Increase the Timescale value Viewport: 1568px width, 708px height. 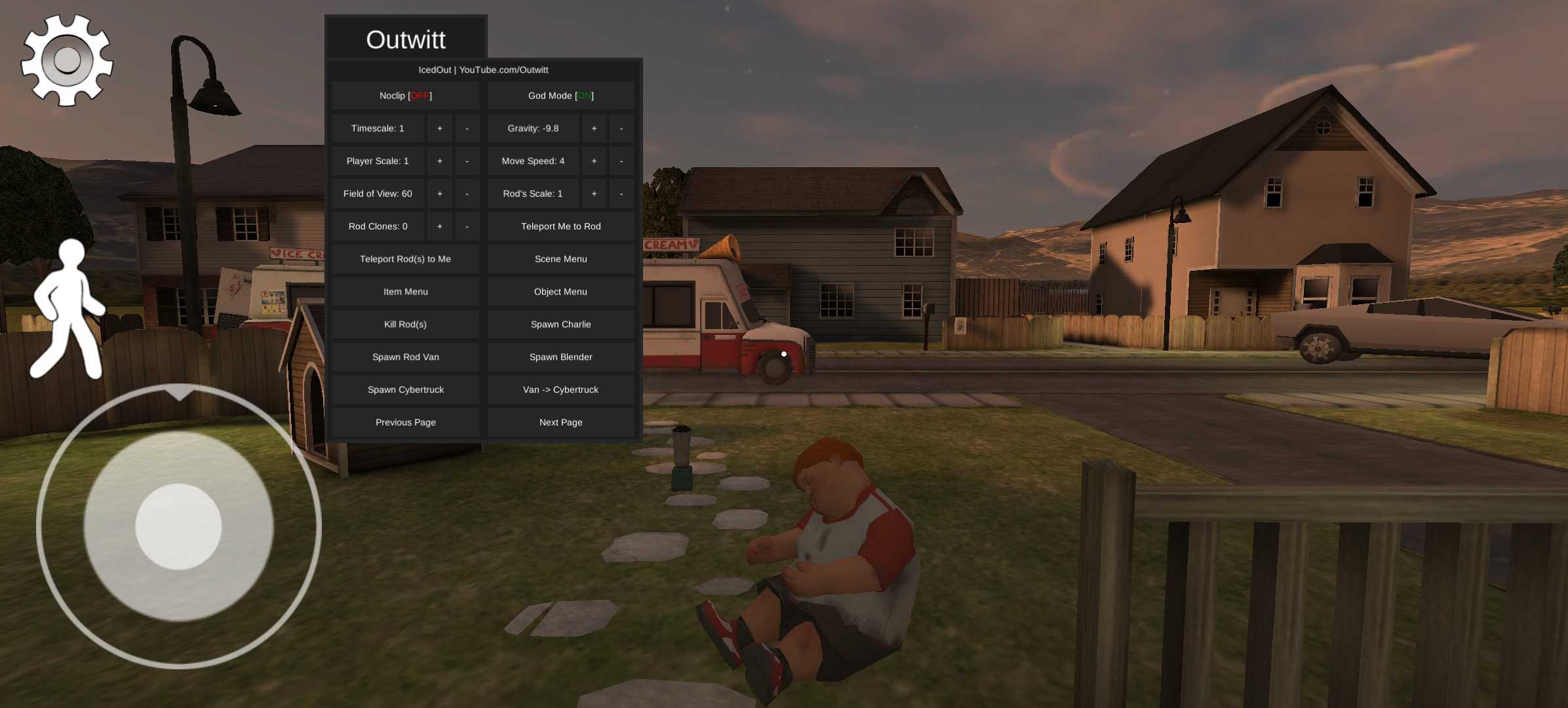point(440,128)
